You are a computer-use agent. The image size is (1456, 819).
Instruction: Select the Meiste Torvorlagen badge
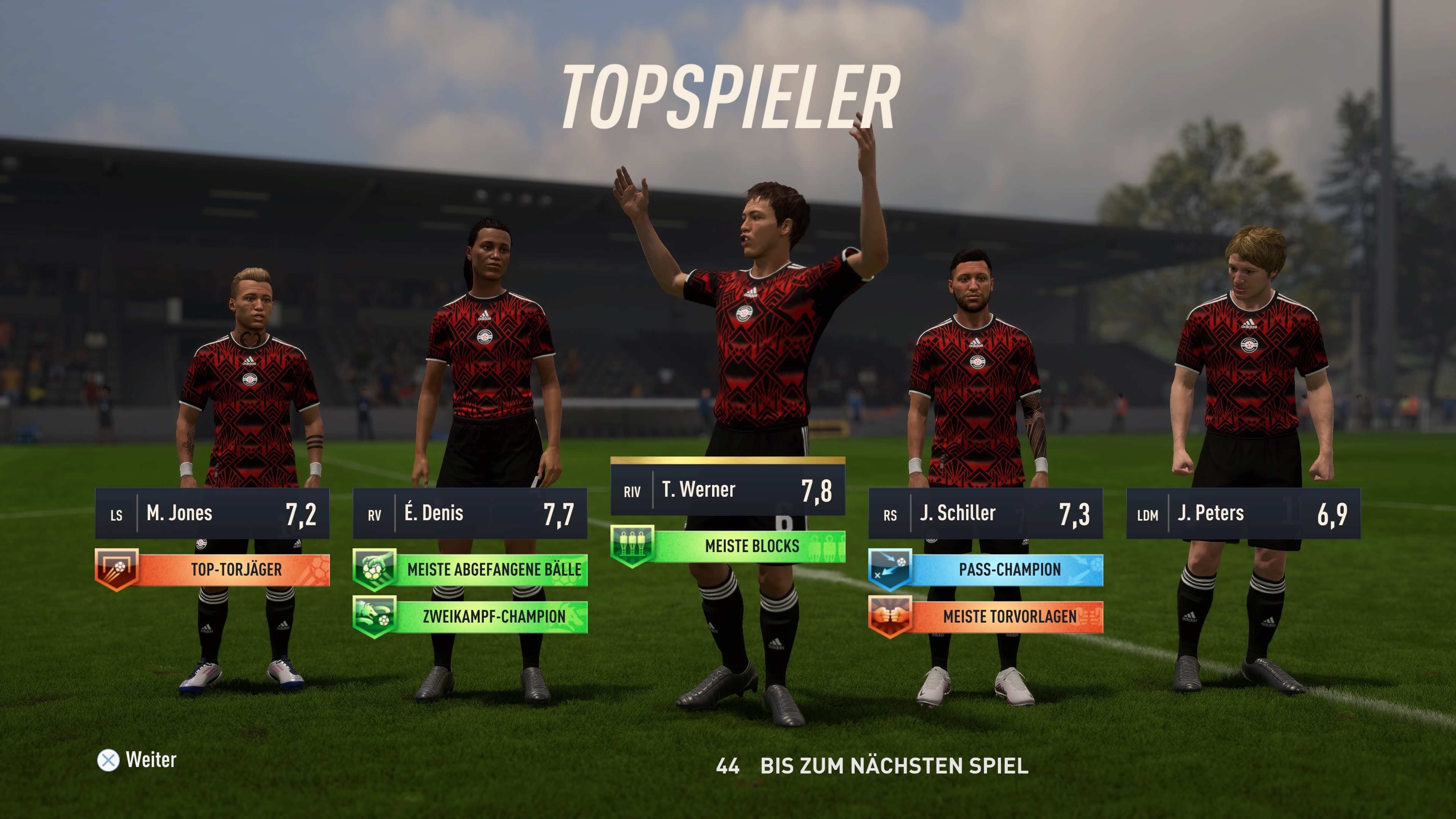(x=986, y=616)
